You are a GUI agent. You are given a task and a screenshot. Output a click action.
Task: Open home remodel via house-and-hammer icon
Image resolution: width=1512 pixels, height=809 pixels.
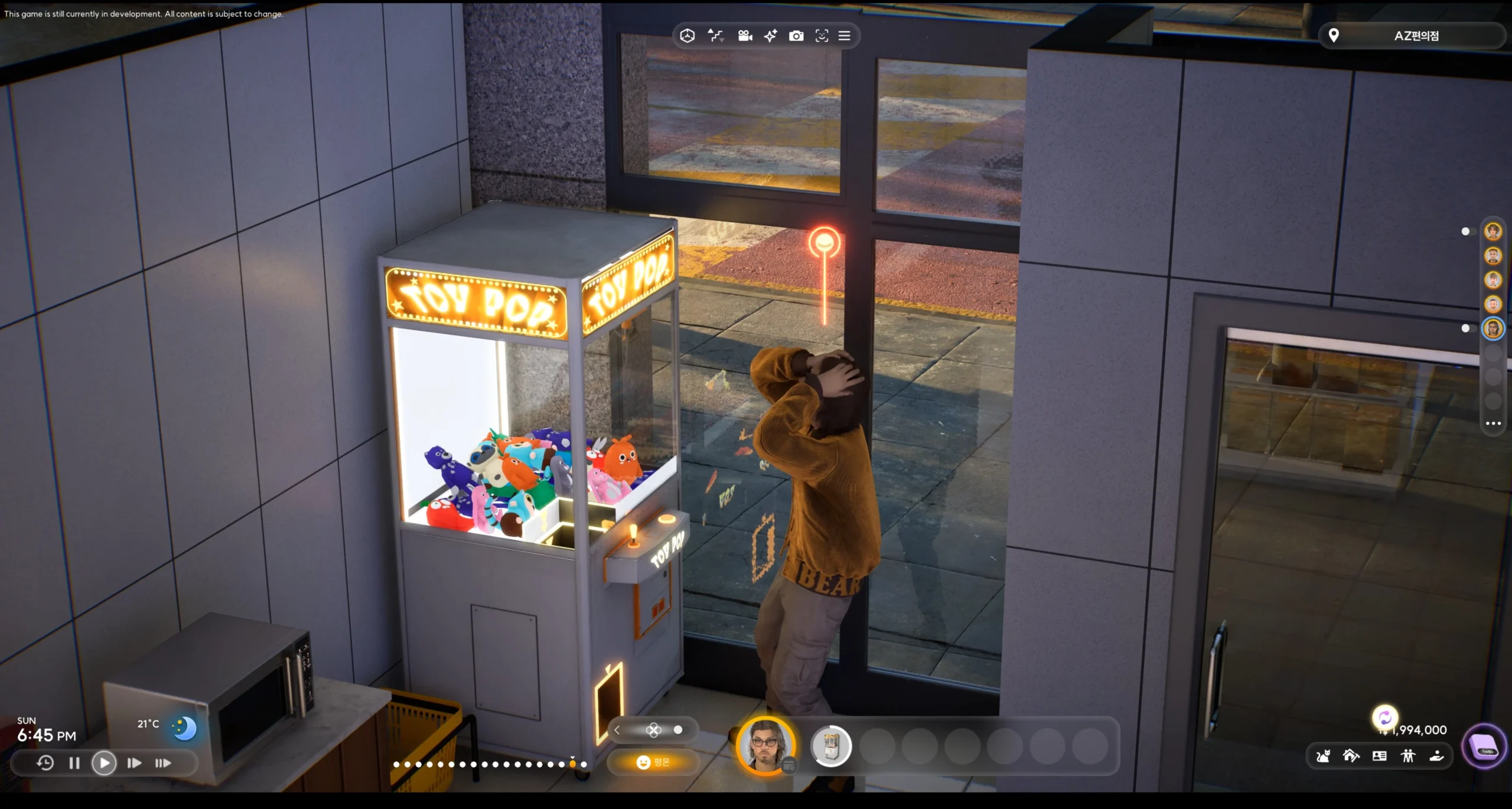point(1351,756)
